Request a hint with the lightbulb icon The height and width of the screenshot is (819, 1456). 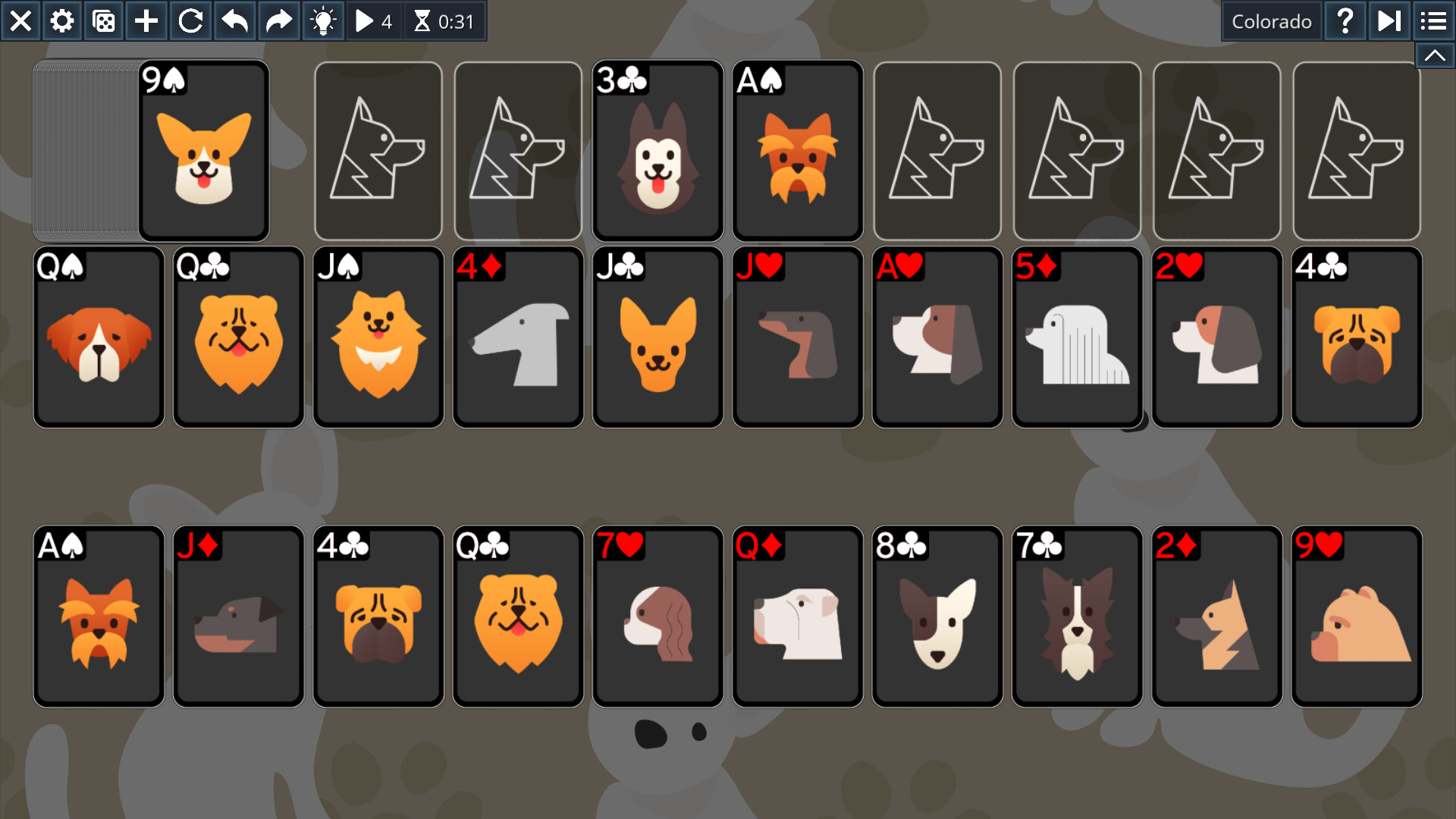click(325, 20)
